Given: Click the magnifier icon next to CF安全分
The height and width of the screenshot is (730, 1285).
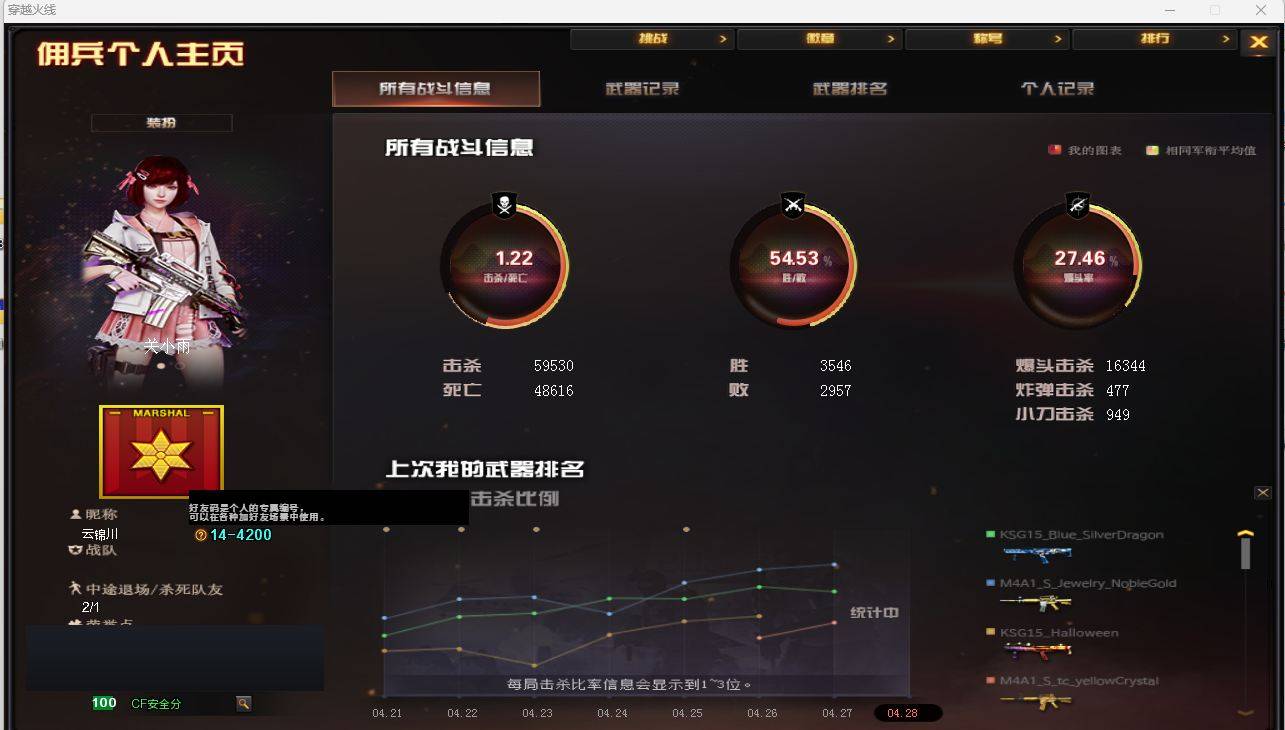Looking at the screenshot, I should [x=243, y=703].
